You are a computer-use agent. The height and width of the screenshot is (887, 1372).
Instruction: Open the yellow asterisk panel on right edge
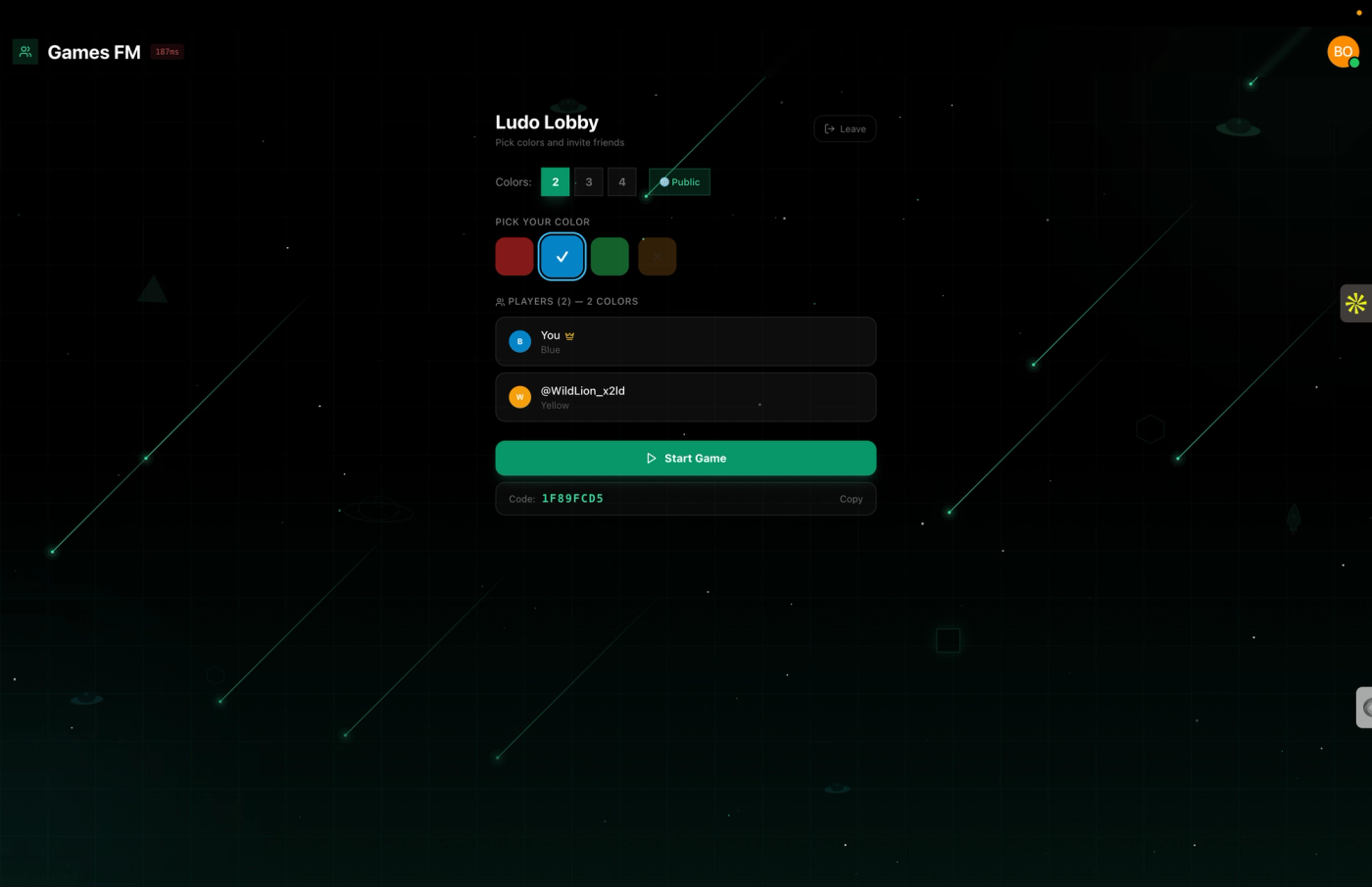point(1356,303)
